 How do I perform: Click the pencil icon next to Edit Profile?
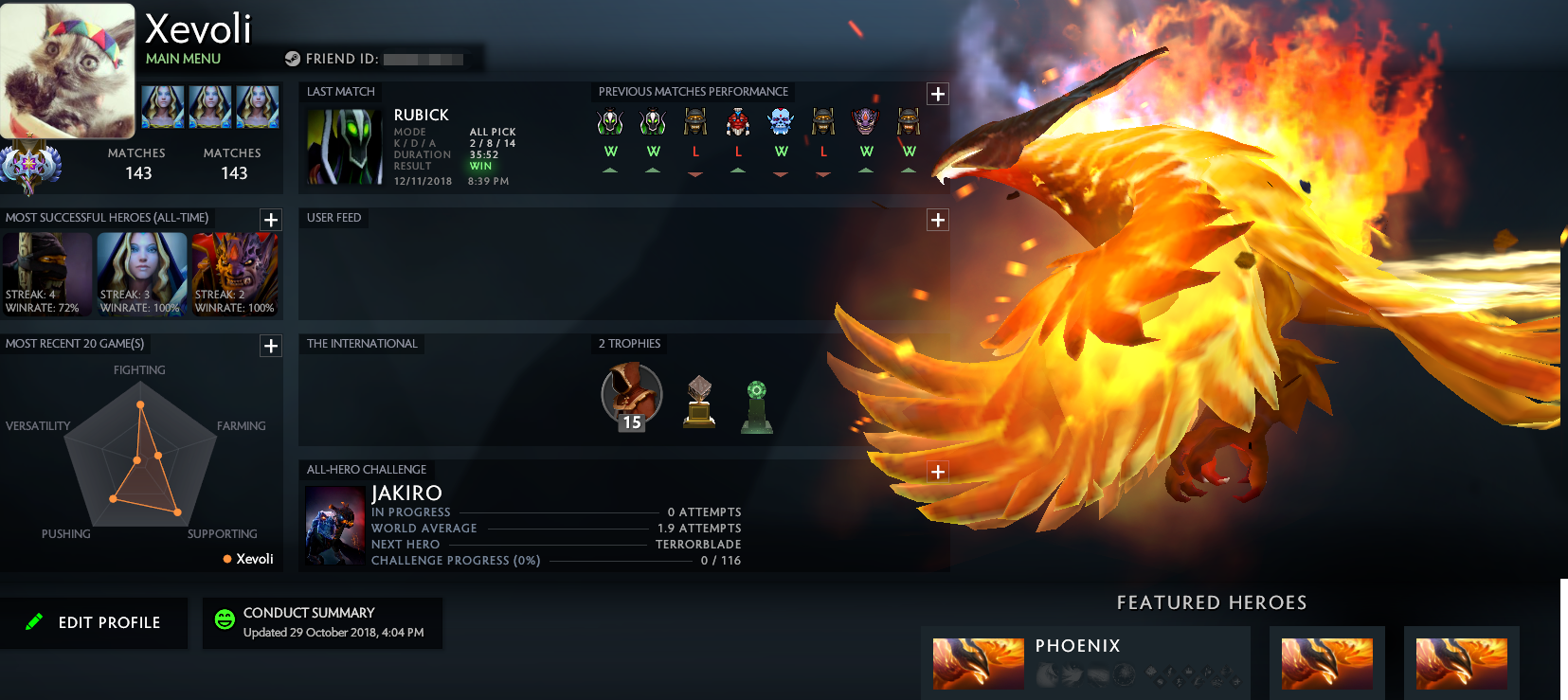pyautogui.click(x=34, y=622)
